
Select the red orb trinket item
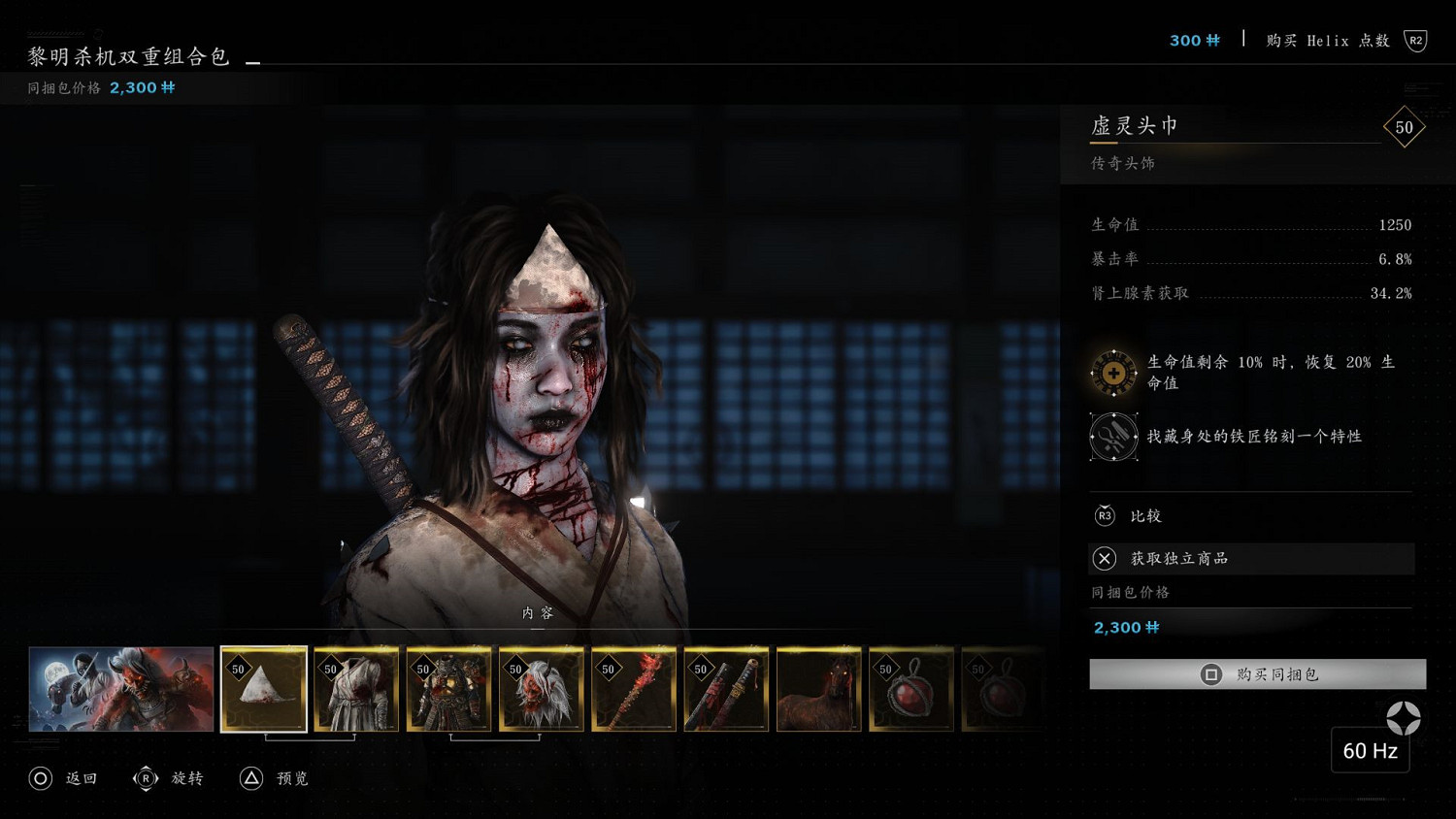[x=911, y=689]
